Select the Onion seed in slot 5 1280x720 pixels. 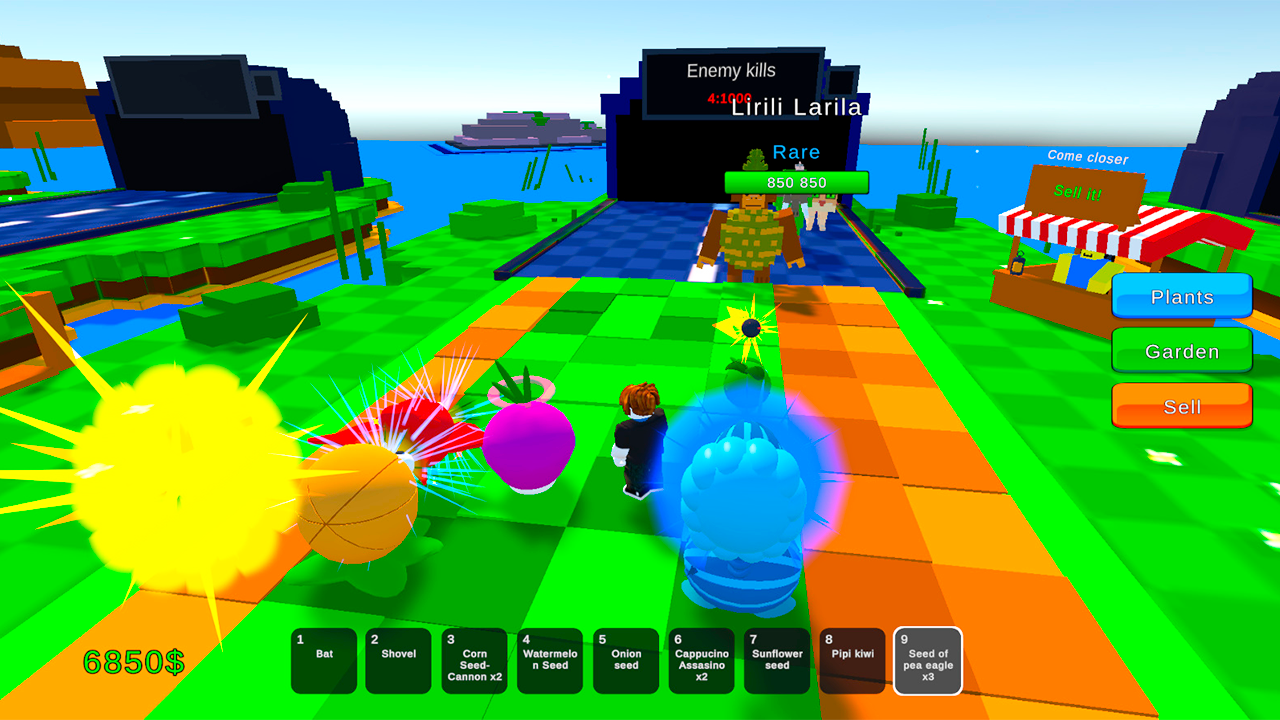click(626, 661)
